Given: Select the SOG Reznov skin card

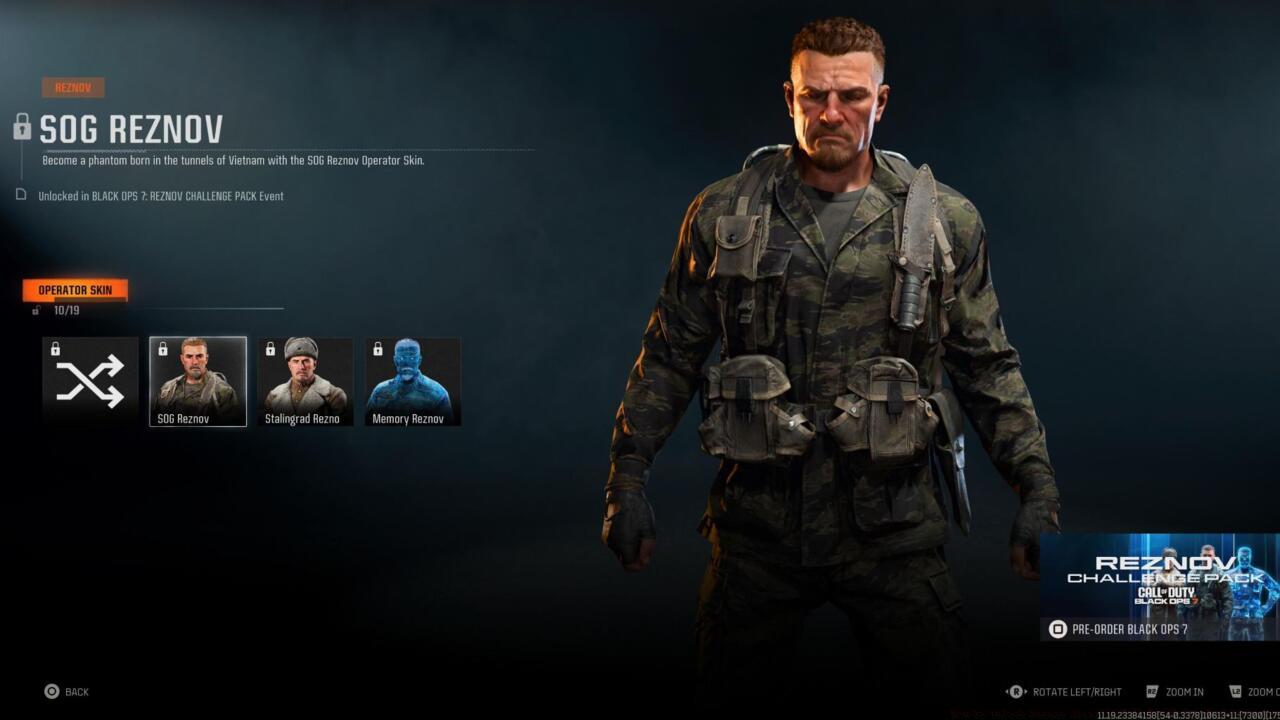Looking at the screenshot, I should coord(197,380).
